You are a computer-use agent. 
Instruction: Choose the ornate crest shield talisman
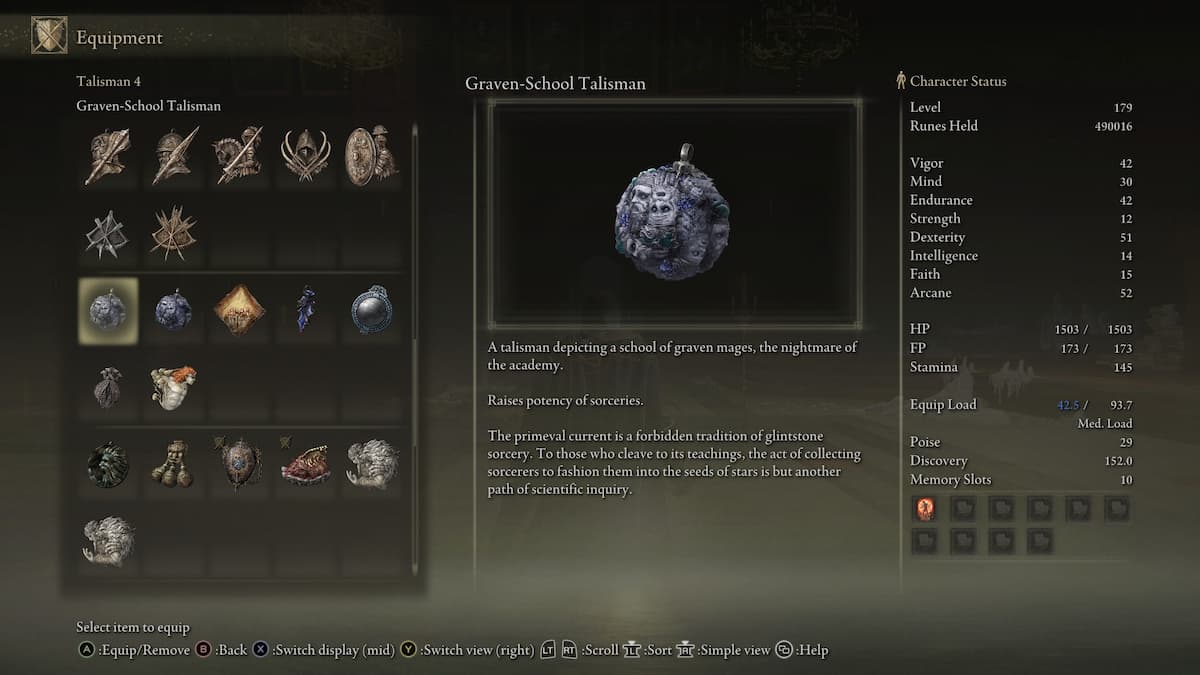point(239,465)
